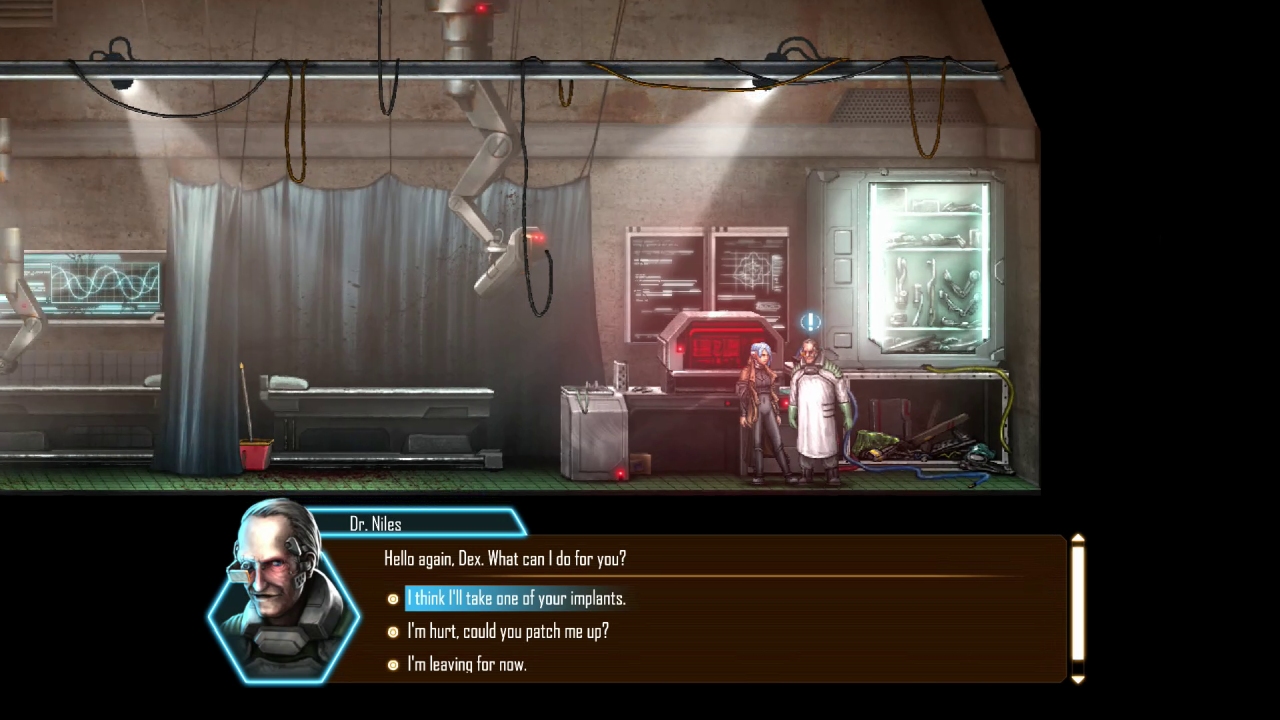Viewport: 1280px width, 720px height.
Task: Click the exclamation mark above Dr. Niles
Action: pos(810,321)
